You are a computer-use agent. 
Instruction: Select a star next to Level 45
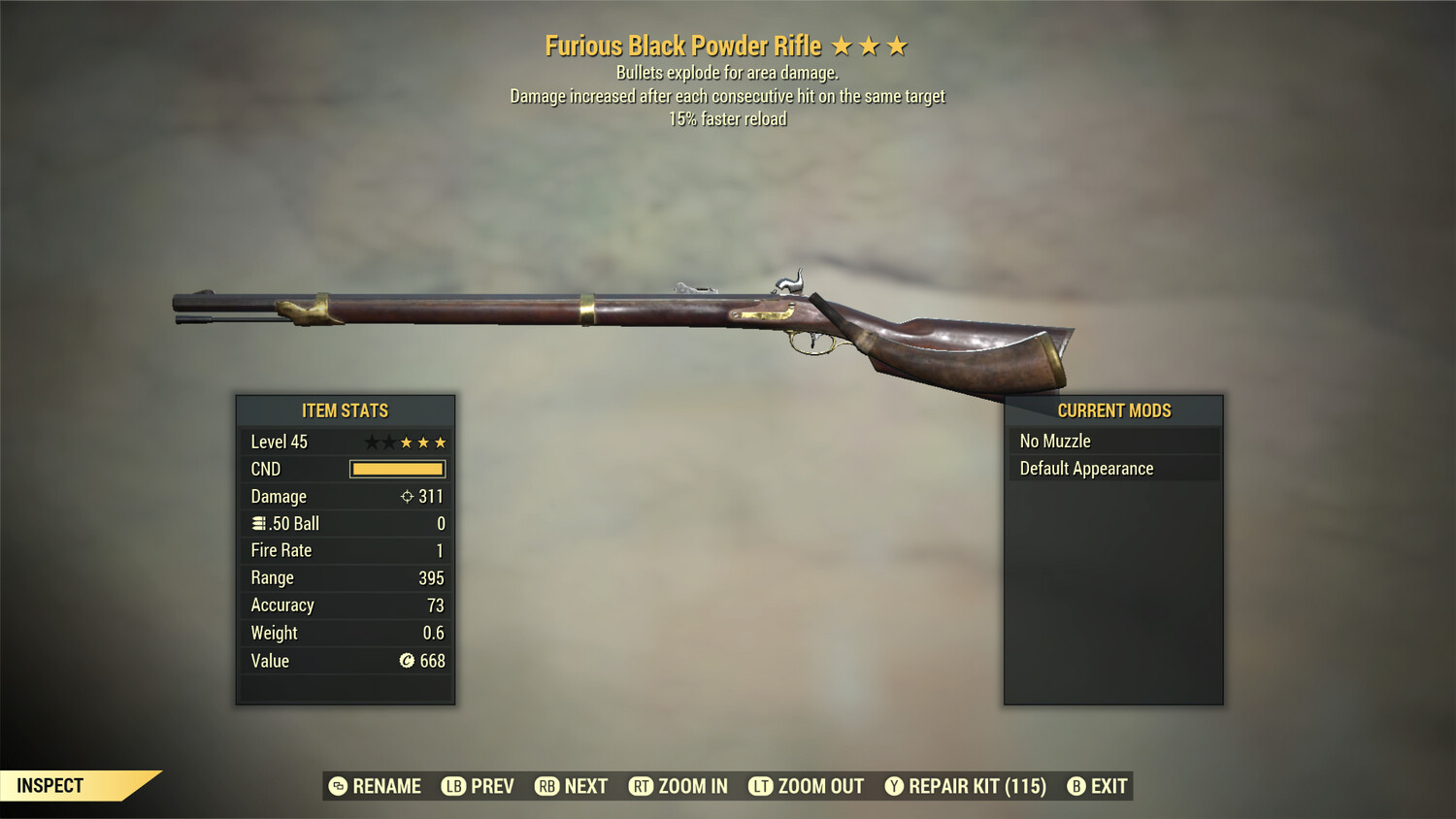pos(423,442)
